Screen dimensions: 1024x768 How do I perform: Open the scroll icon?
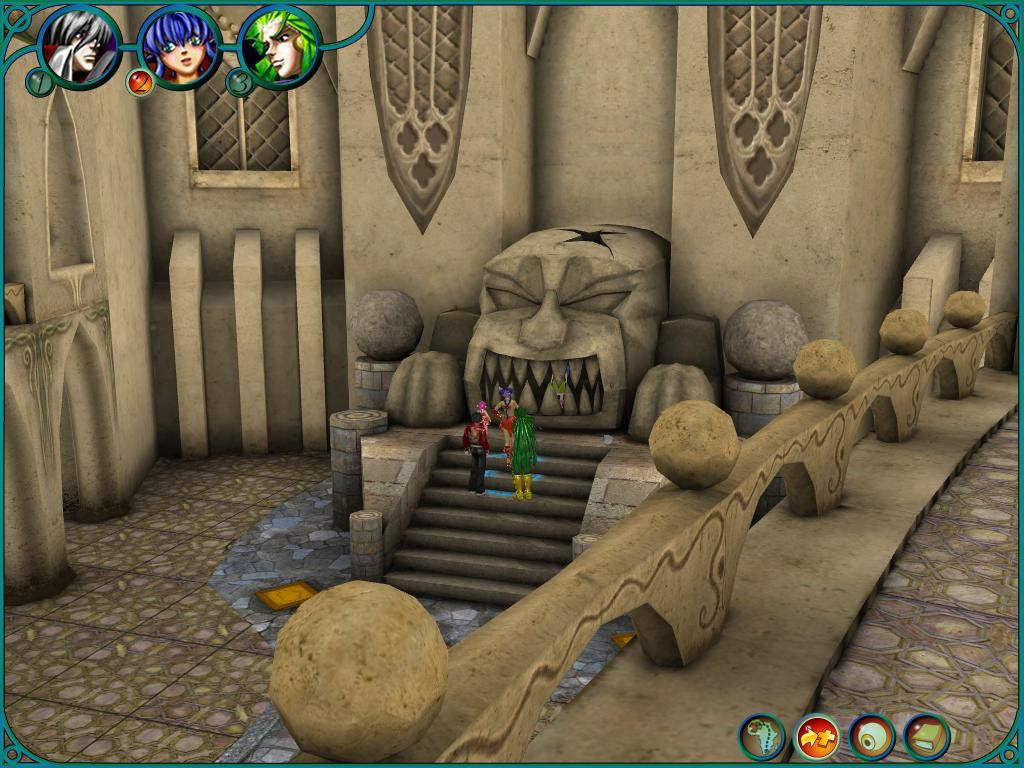pos(872,737)
